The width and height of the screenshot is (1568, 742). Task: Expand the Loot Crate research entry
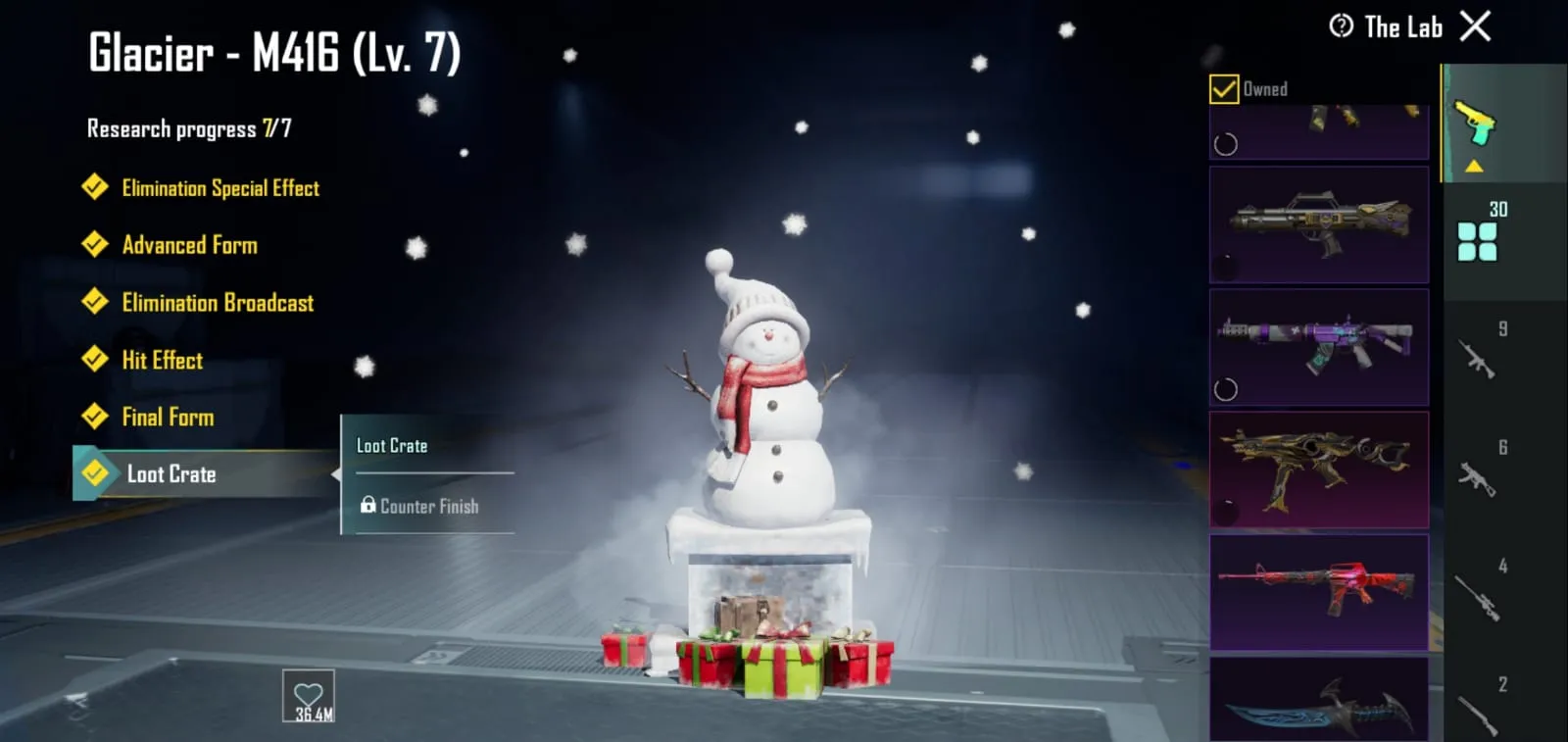tap(171, 473)
